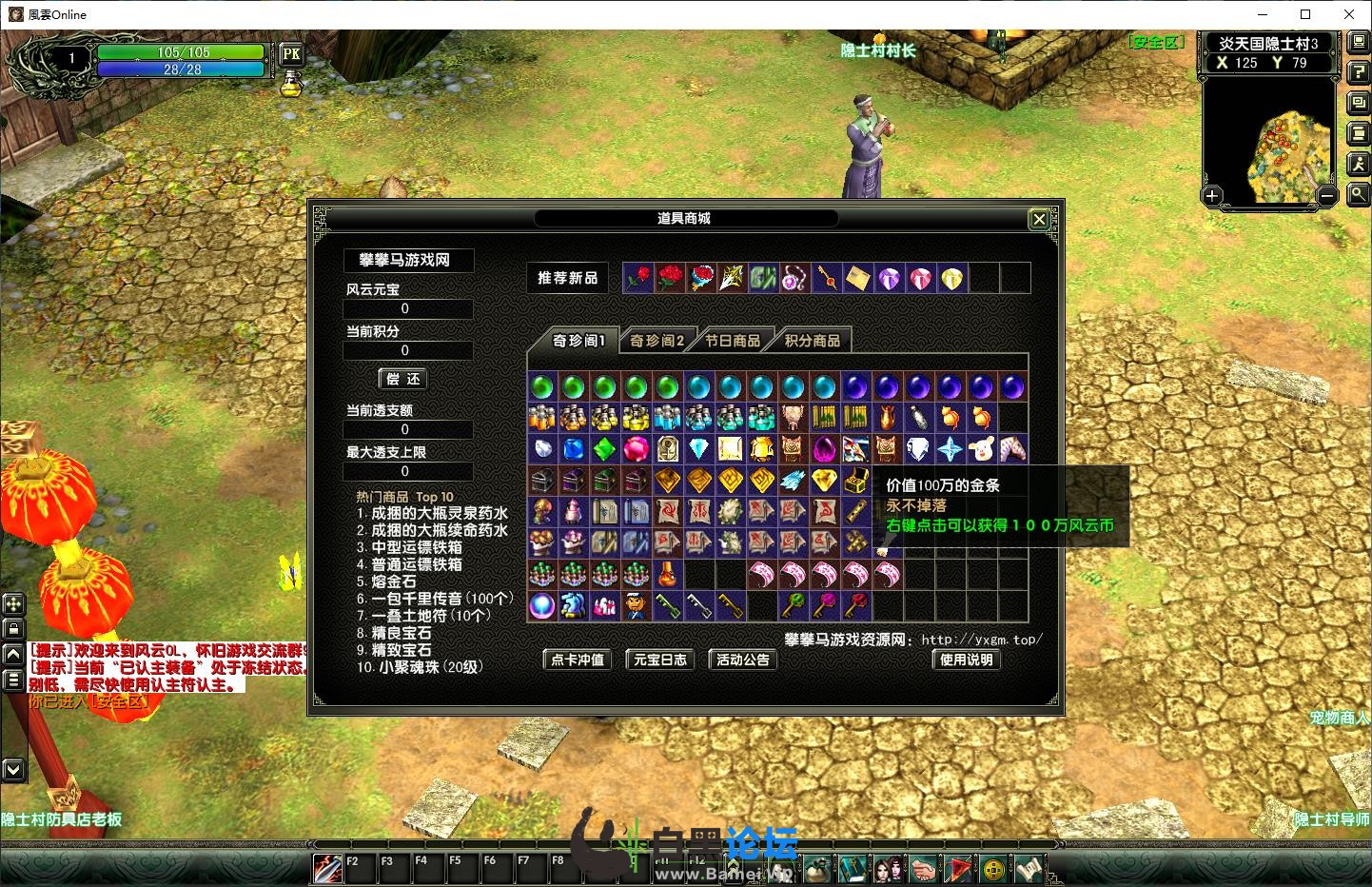Maximize the game window
The image size is (1372, 887).
pyautogui.click(x=1305, y=14)
